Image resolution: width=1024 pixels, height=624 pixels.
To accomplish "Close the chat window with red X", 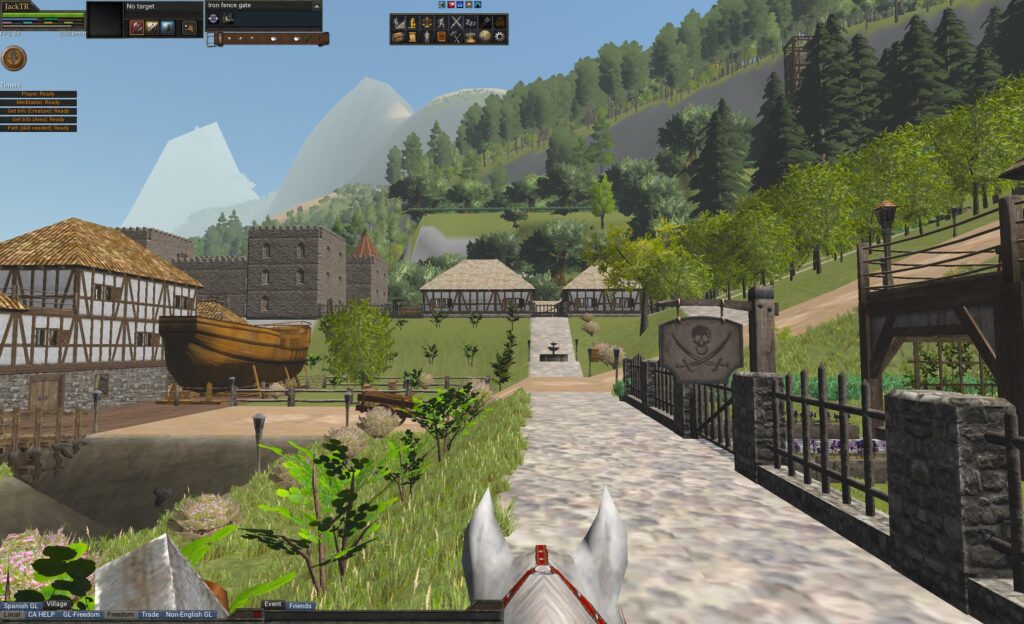I will 258,615.
